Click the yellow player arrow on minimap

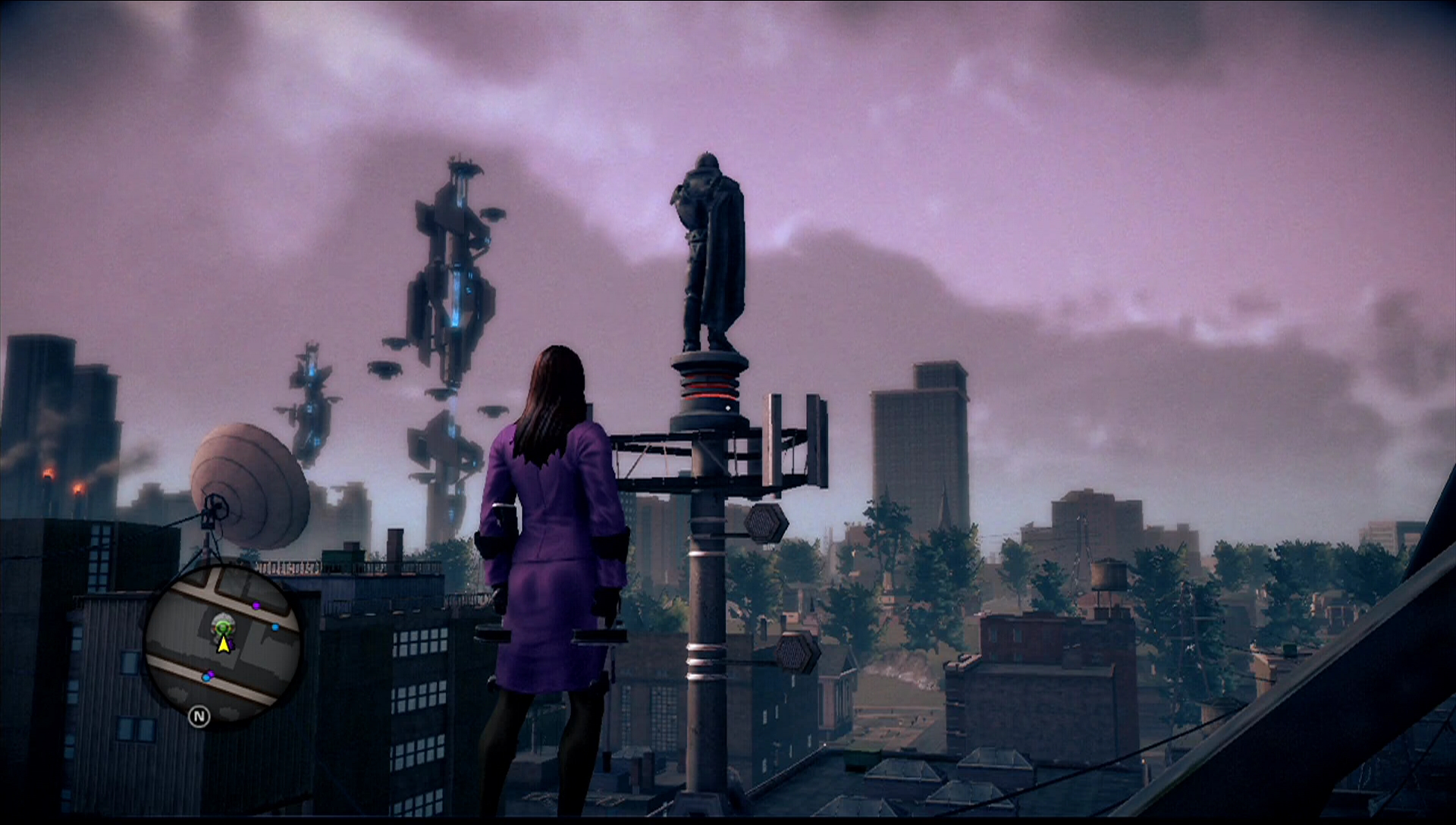pos(224,645)
